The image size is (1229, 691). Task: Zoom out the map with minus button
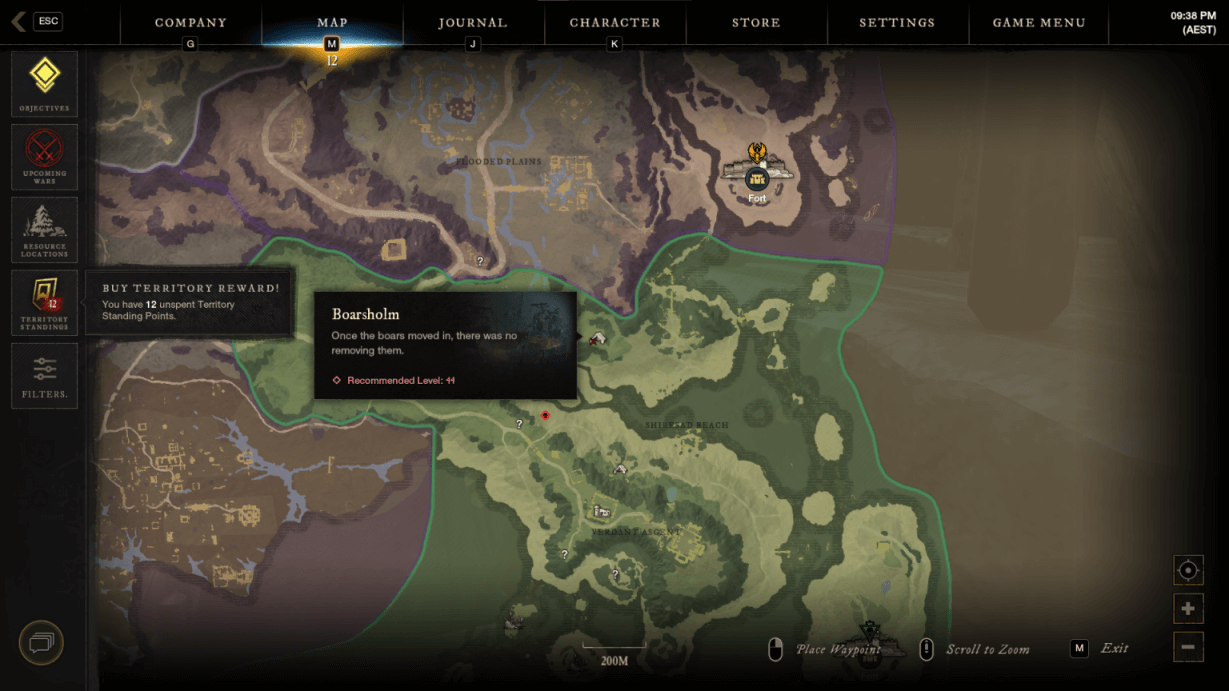(1188, 647)
